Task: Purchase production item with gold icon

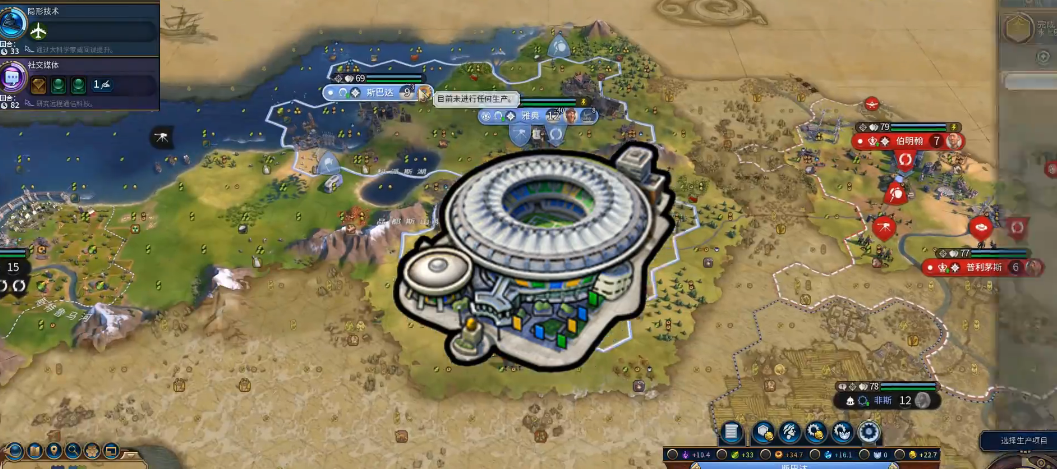Action: (815, 432)
